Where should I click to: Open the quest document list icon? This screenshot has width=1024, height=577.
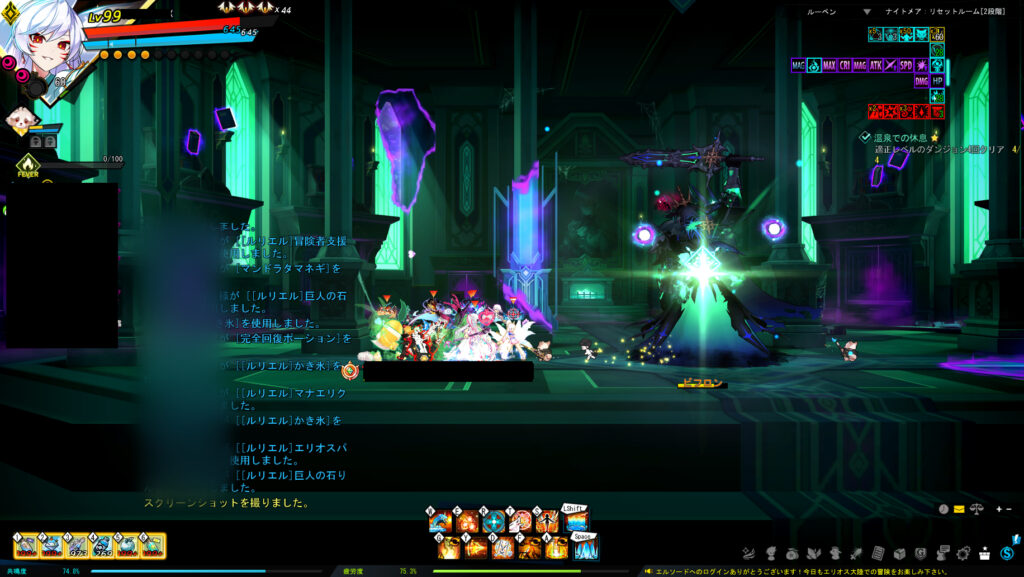click(877, 553)
